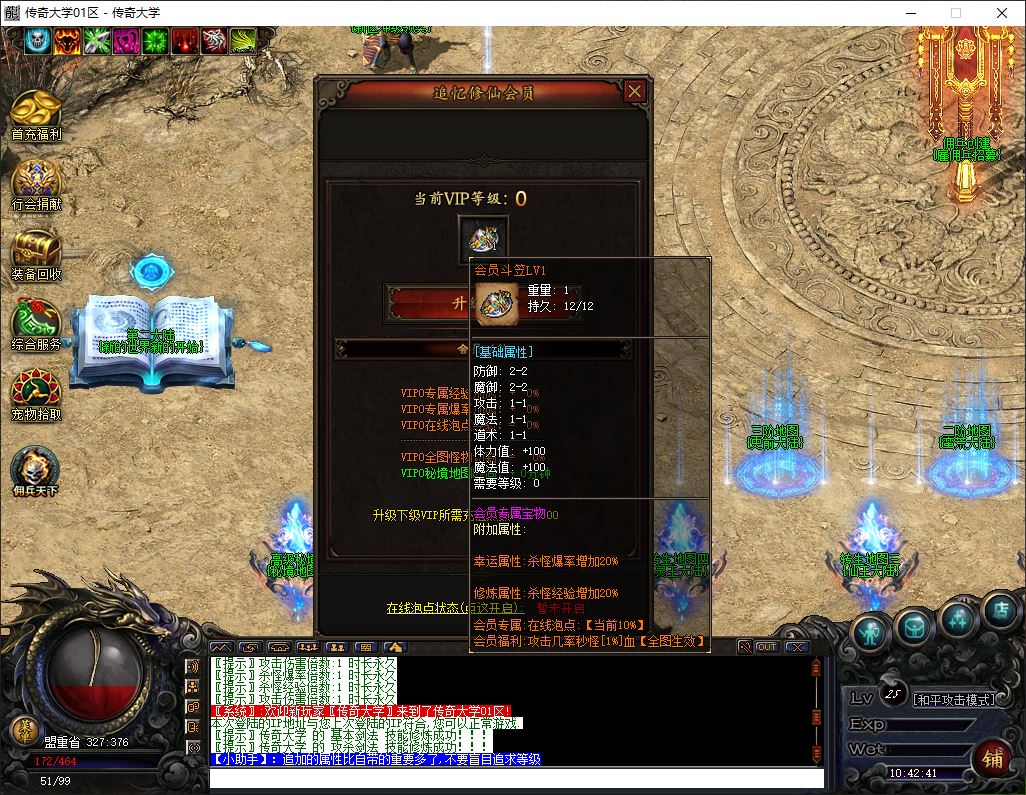This screenshot has height=795, width=1026.
Task: Open the 宠物拾取 pet pickup icon
Action: tap(36, 389)
